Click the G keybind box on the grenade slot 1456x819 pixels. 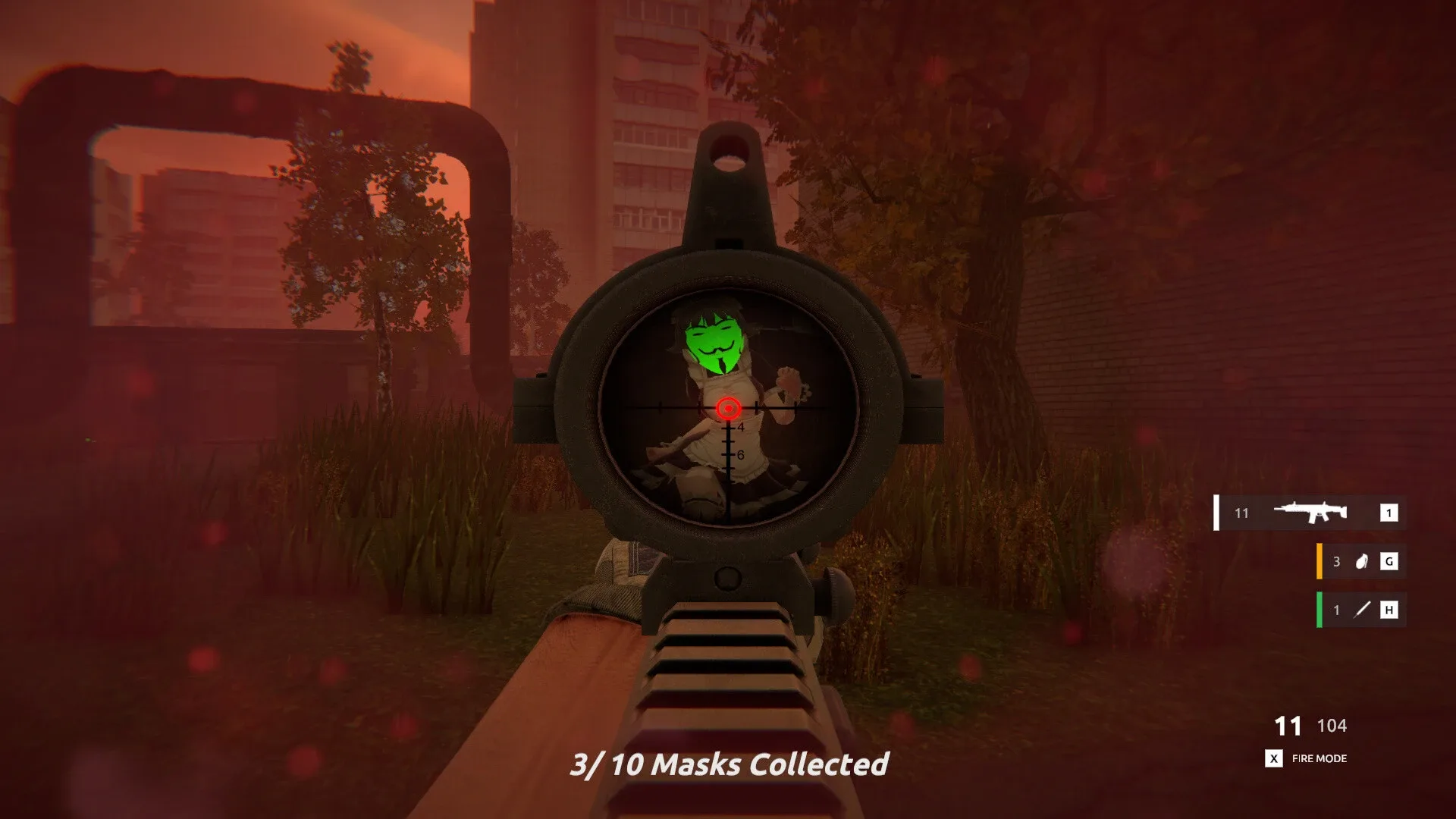[x=1388, y=561]
